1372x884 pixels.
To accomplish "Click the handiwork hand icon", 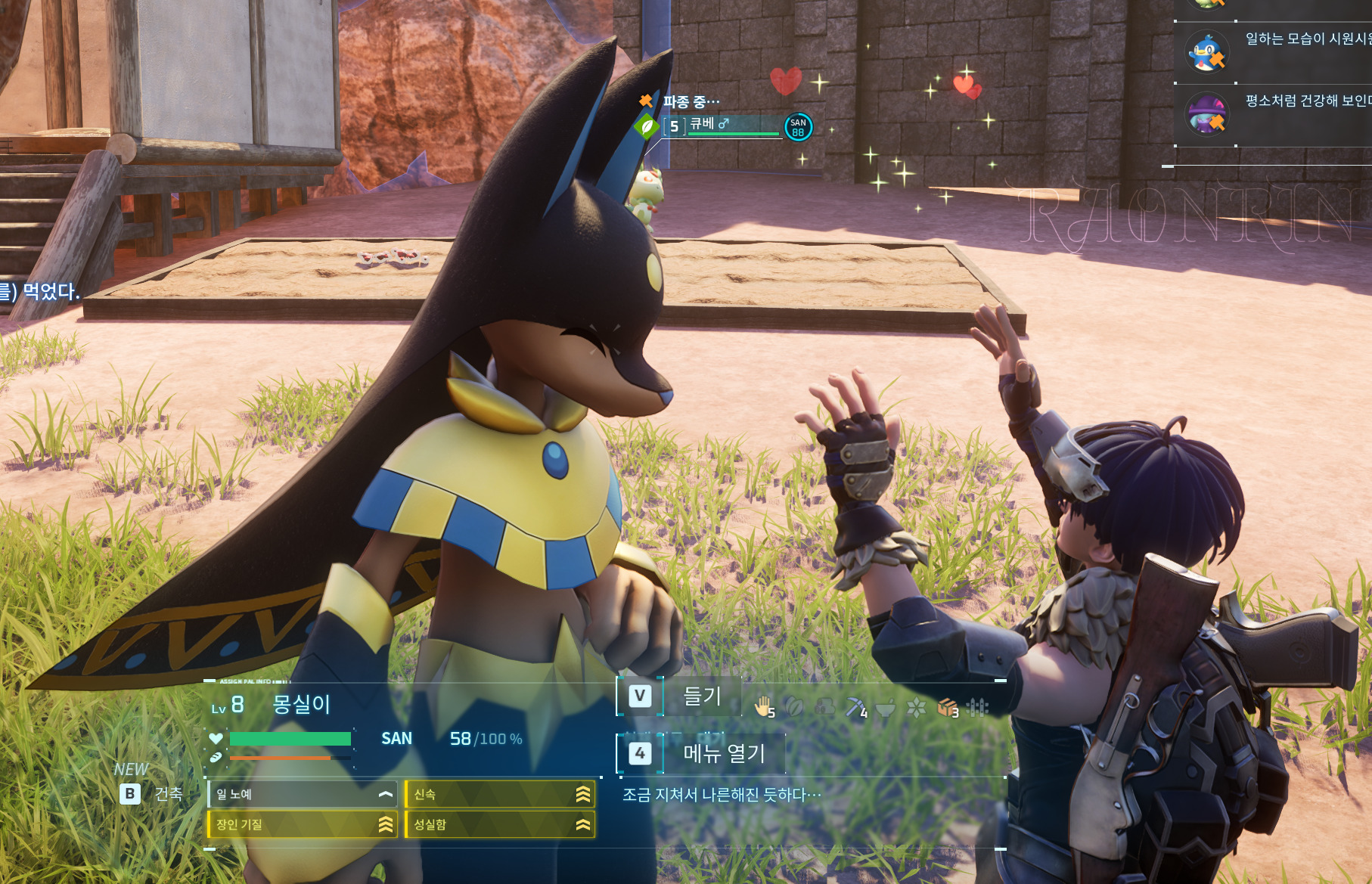I will [763, 706].
